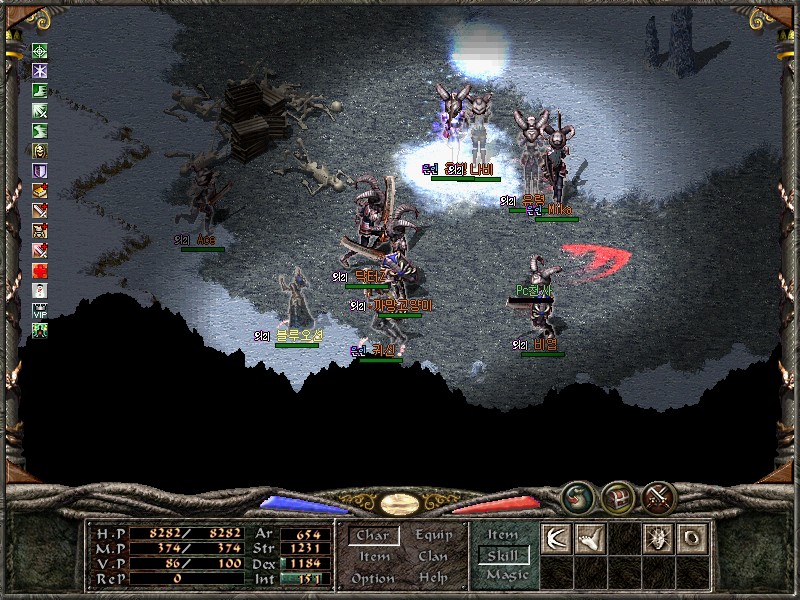Open the Item menu beside Clan
This screenshot has width=800, height=600.
click(374, 556)
